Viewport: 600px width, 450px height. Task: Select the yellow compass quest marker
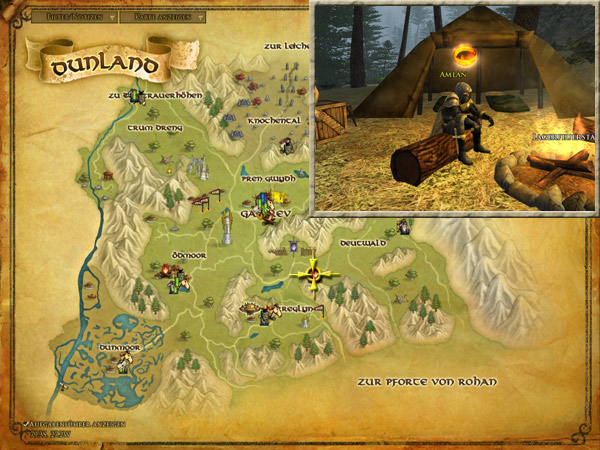click(x=314, y=272)
